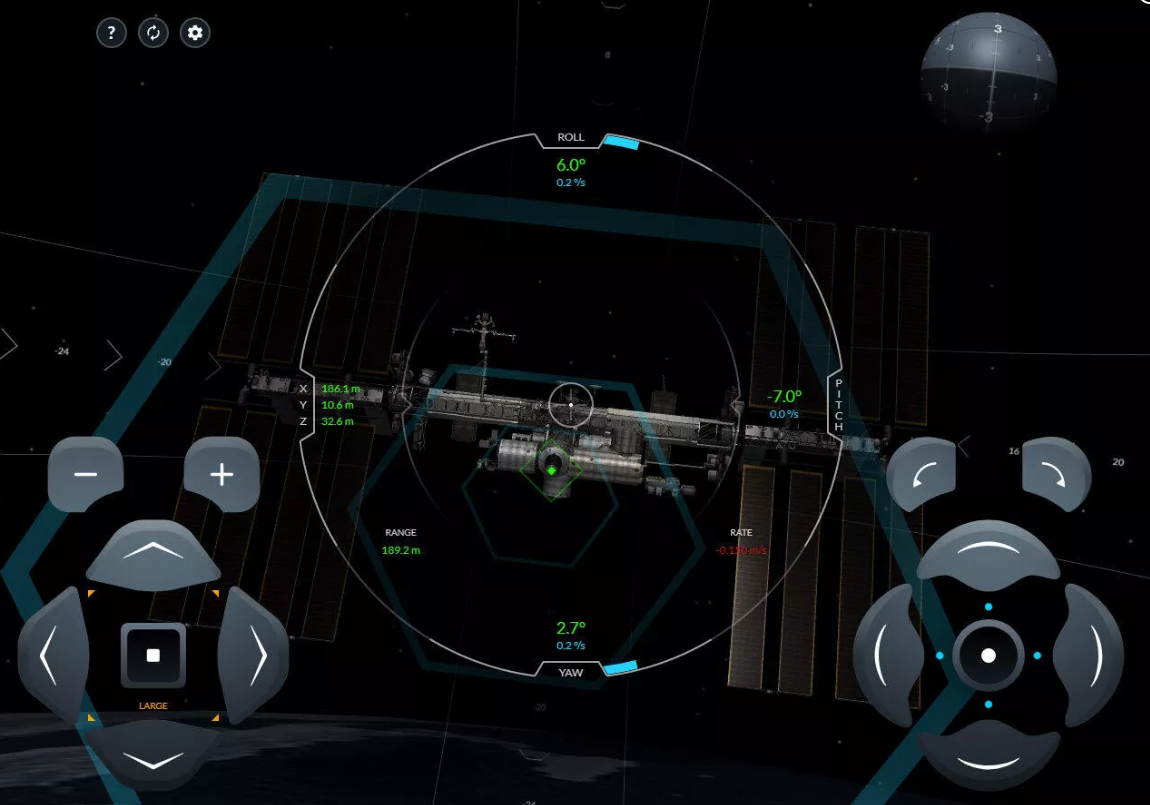This screenshot has width=1150, height=805.
Task: Click the plus translate forward button
Action: coord(221,474)
